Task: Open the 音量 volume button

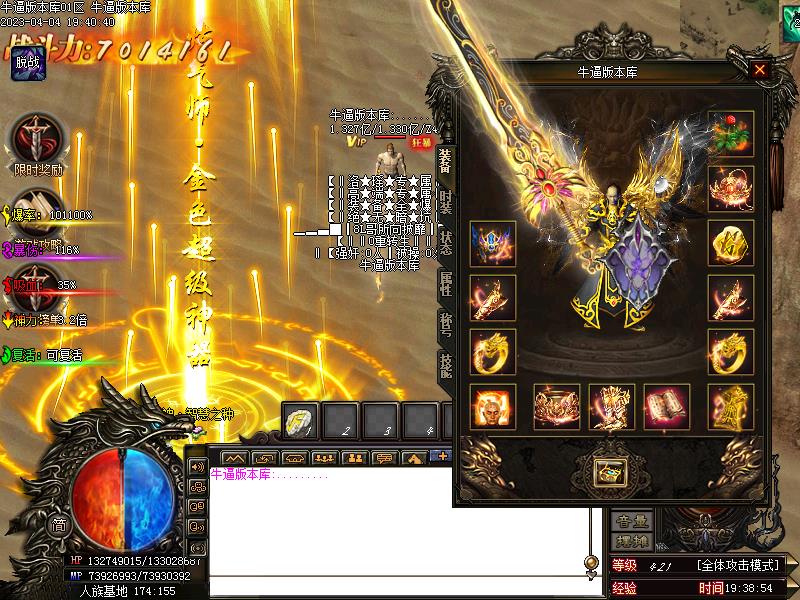Action: (633, 520)
